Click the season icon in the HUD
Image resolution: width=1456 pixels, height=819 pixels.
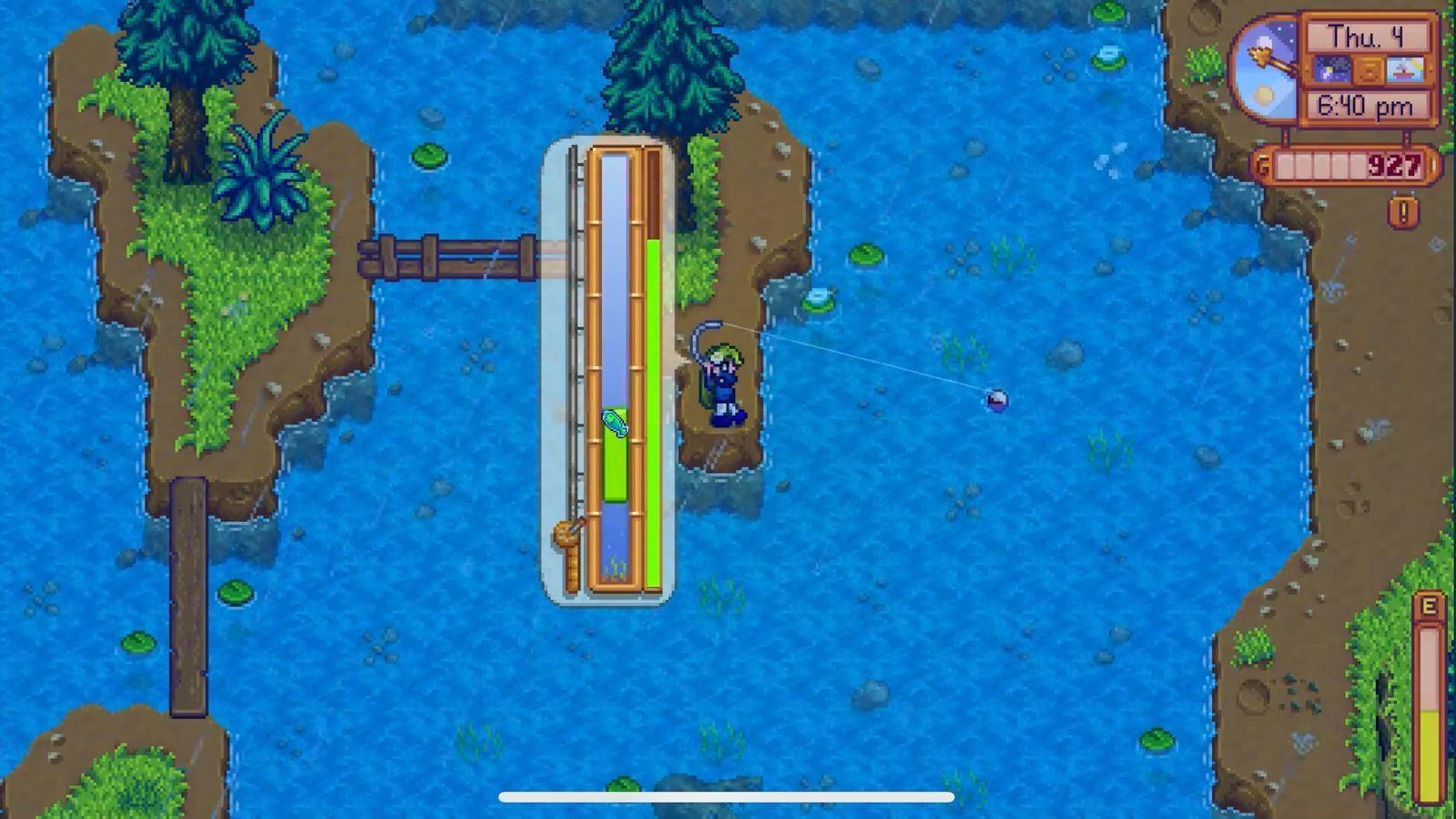tap(1369, 68)
